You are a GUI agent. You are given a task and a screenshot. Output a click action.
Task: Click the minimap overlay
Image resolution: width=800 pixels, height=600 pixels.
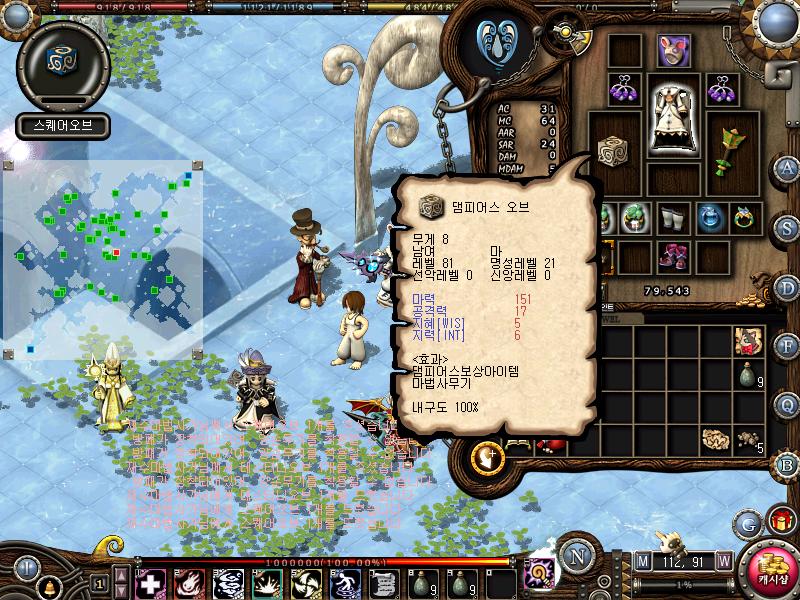102,258
